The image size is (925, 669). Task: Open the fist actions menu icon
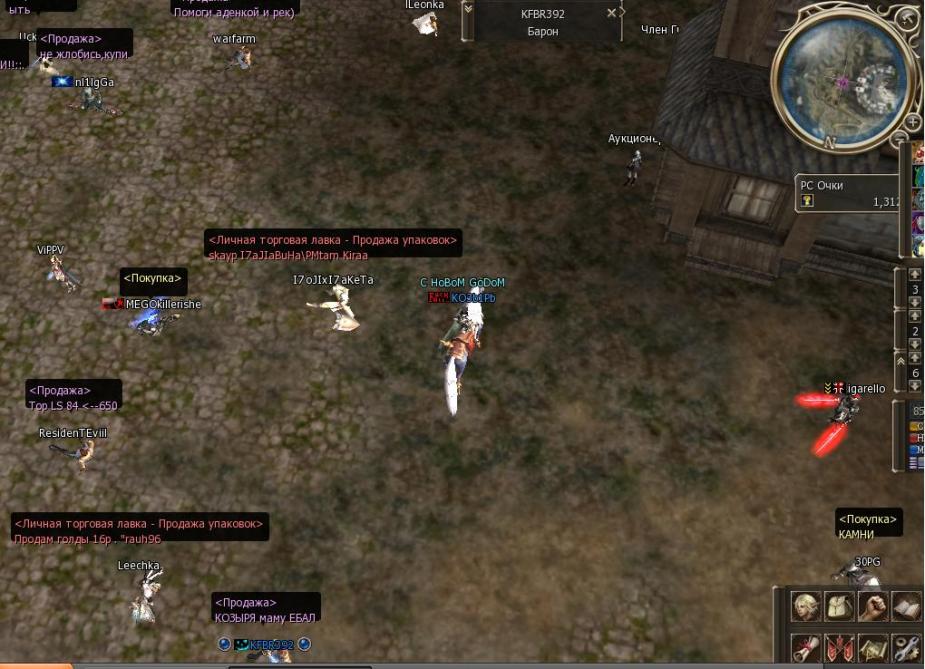point(873,605)
